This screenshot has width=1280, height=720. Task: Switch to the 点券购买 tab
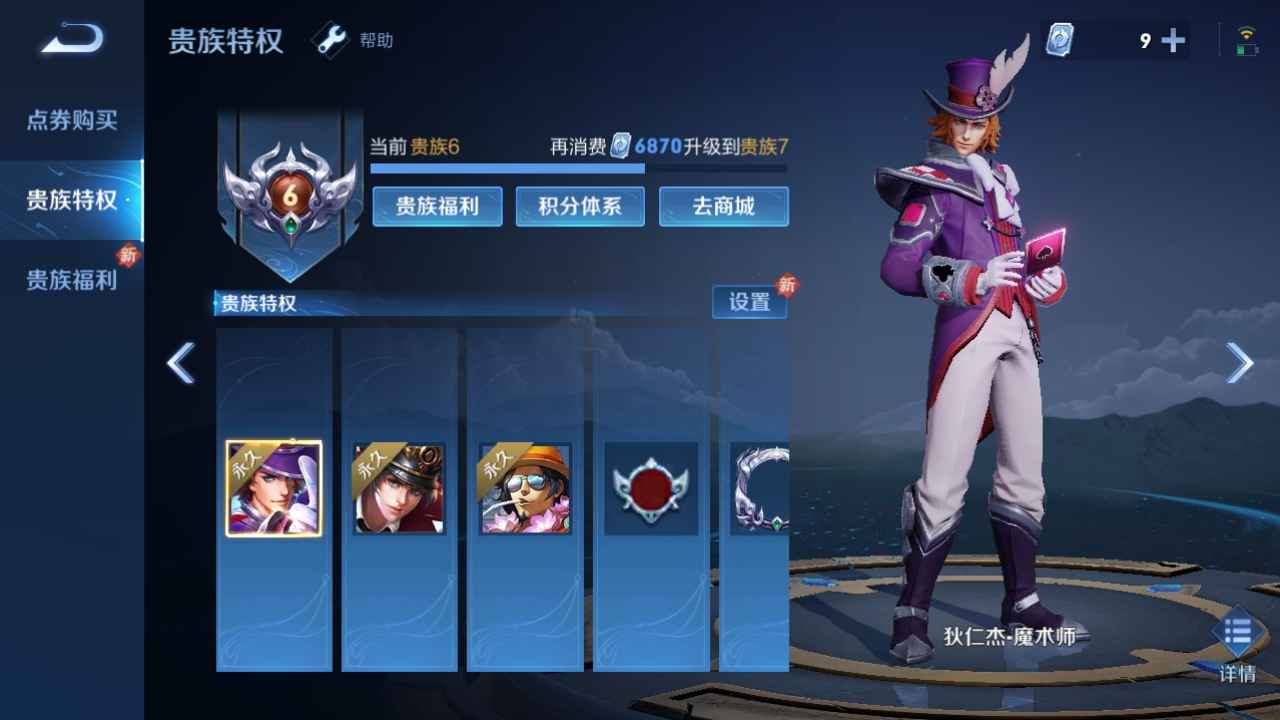click(72, 121)
